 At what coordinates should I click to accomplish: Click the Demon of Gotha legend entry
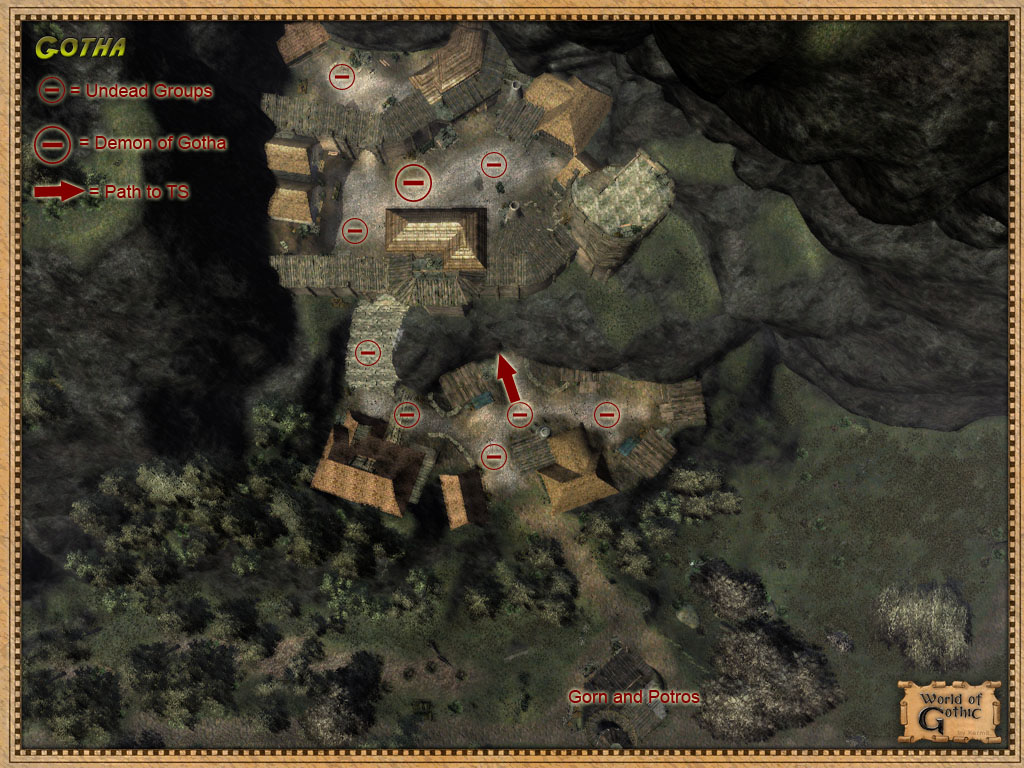click(131, 143)
